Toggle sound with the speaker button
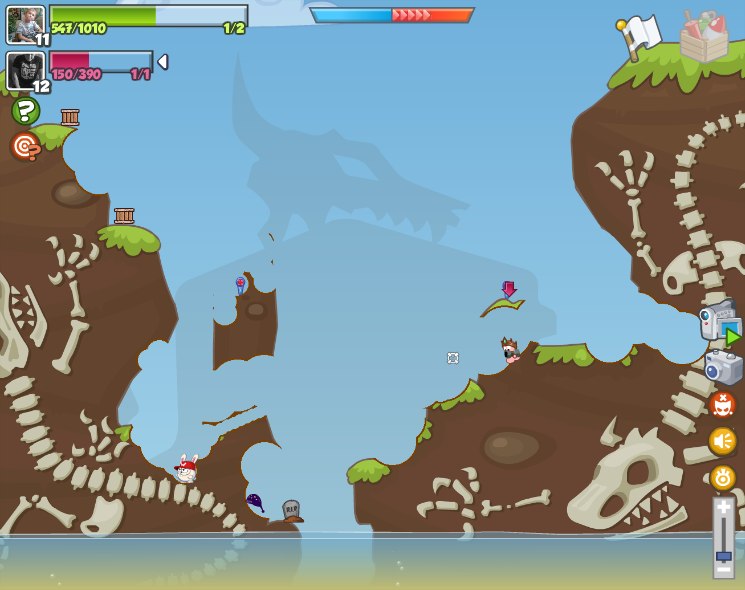 pyautogui.click(x=722, y=441)
